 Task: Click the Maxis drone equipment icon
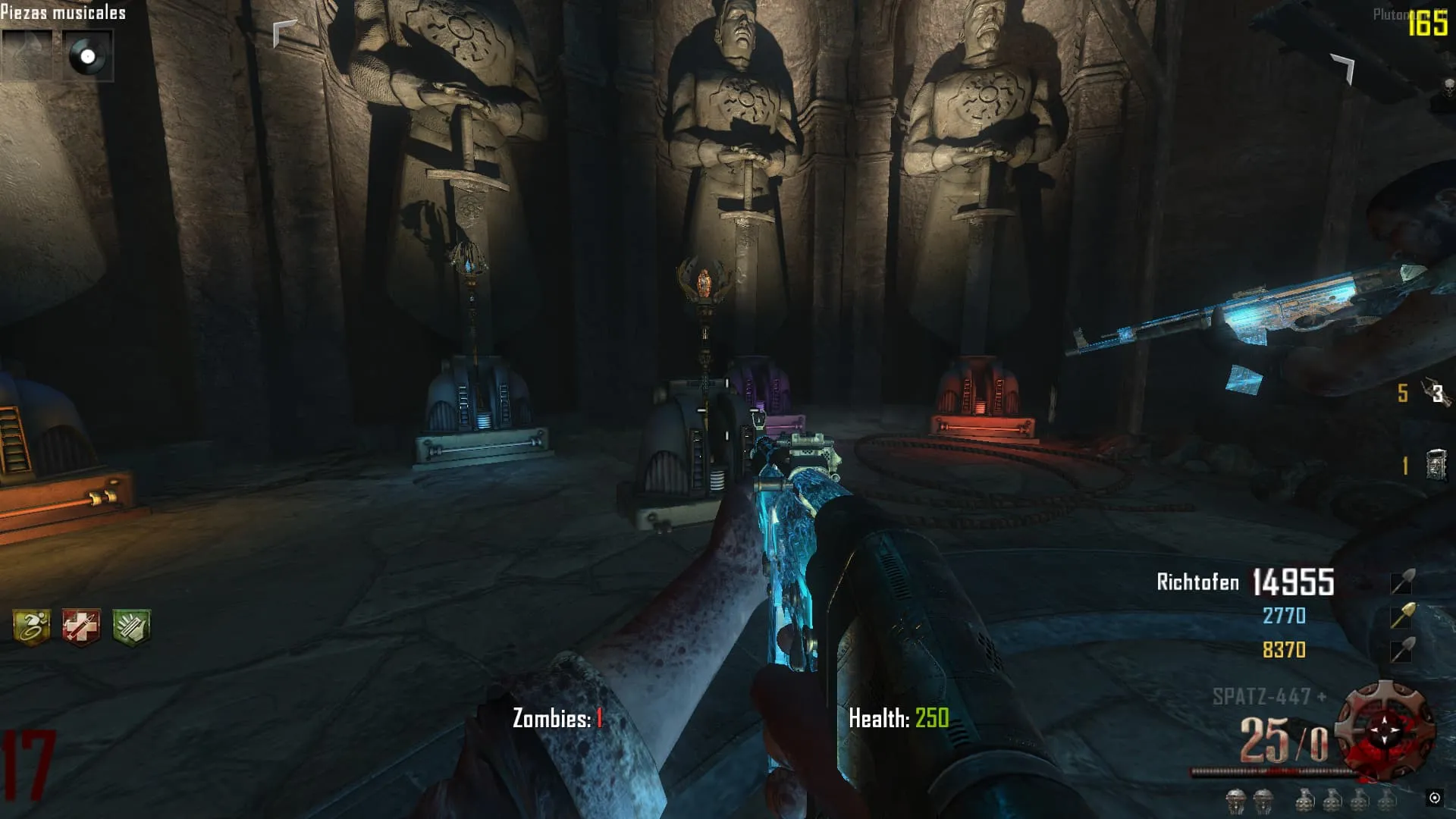[1436, 393]
